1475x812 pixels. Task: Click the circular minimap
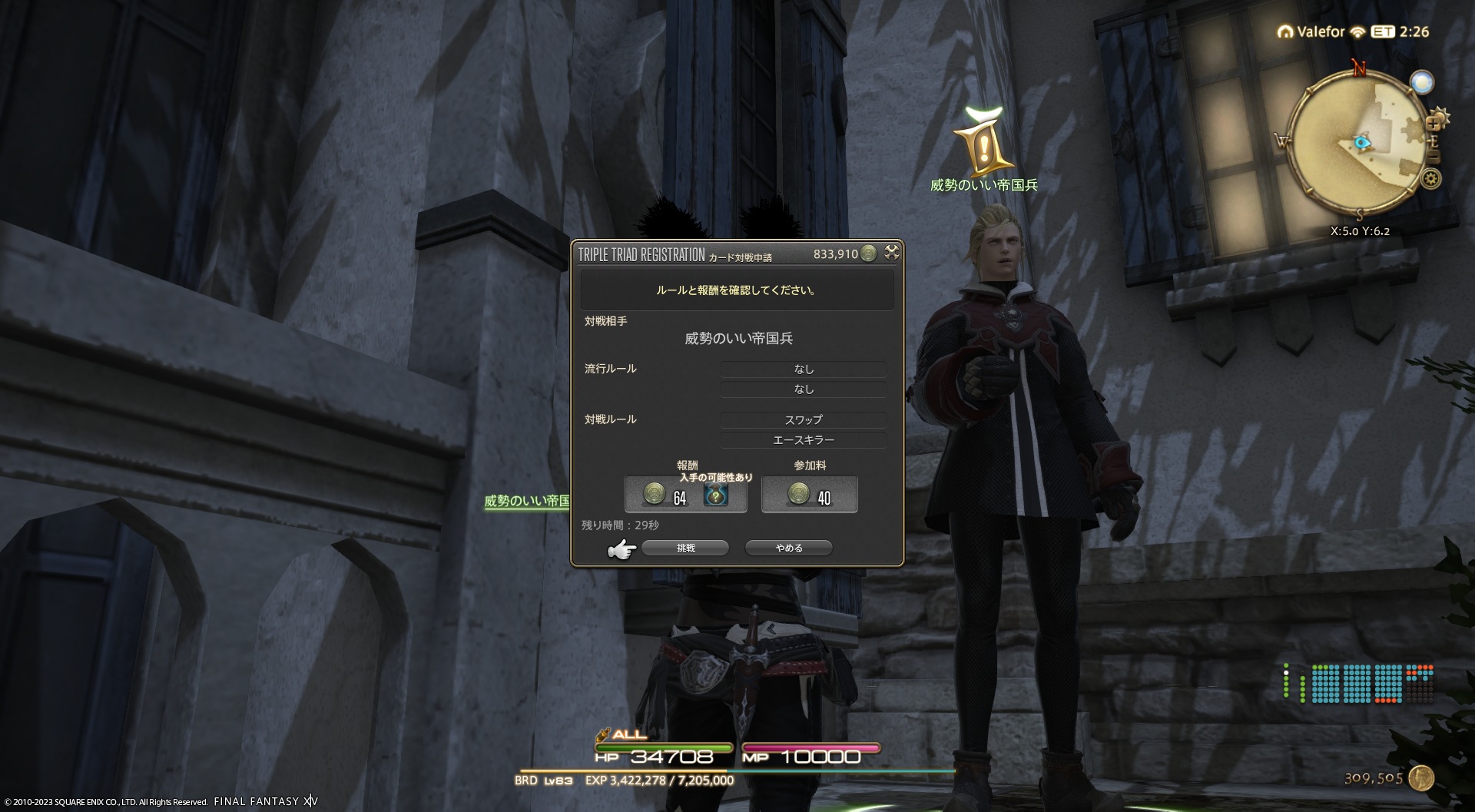pyautogui.click(x=1357, y=142)
